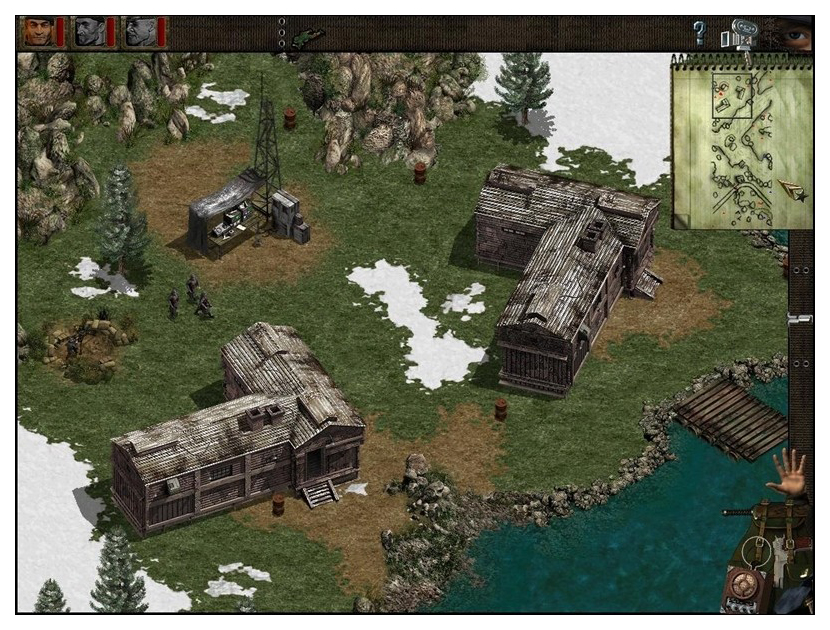Click the film camera view icon
Viewport: 830px width, 630px height.
[x=740, y=33]
